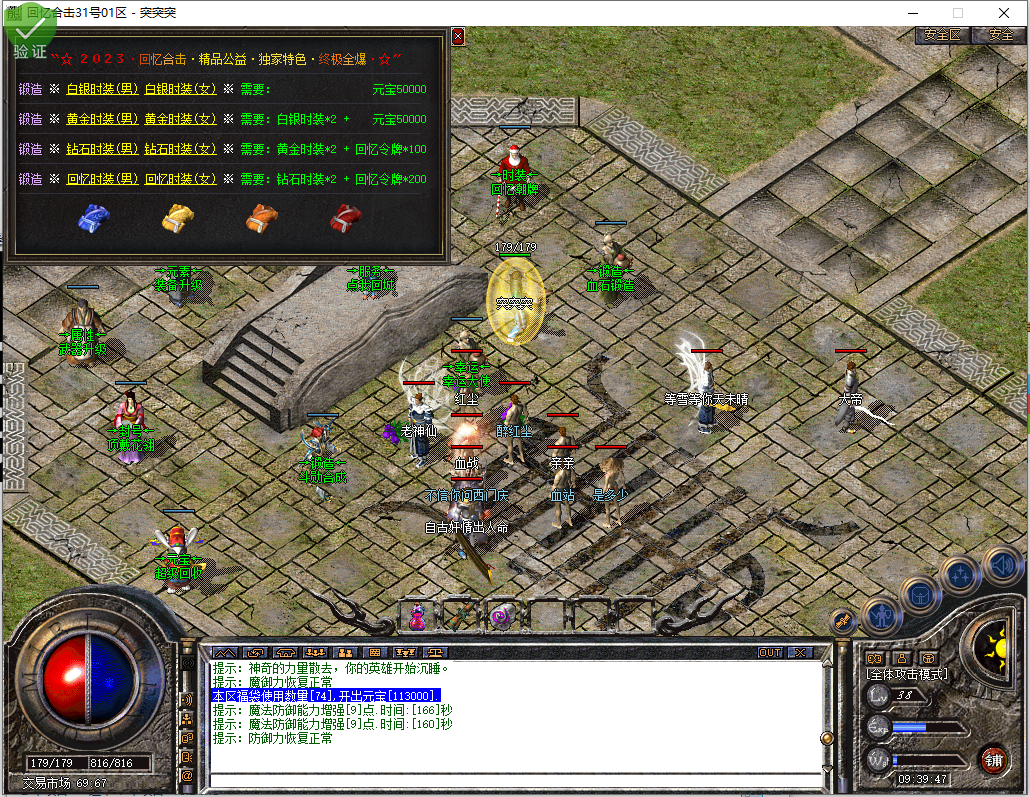1030x797 pixels.
Task: Select the pink gourd potion belt slot
Action: point(417,615)
